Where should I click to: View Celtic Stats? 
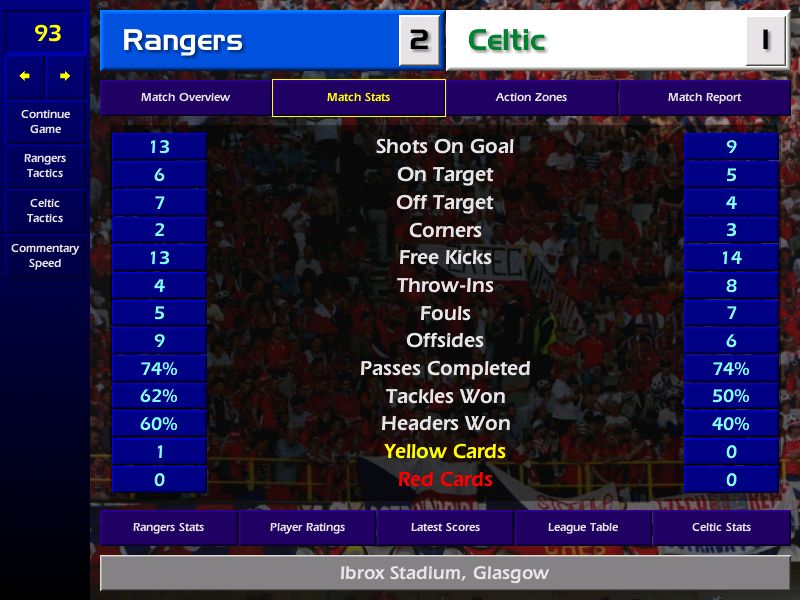(x=721, y=527)
